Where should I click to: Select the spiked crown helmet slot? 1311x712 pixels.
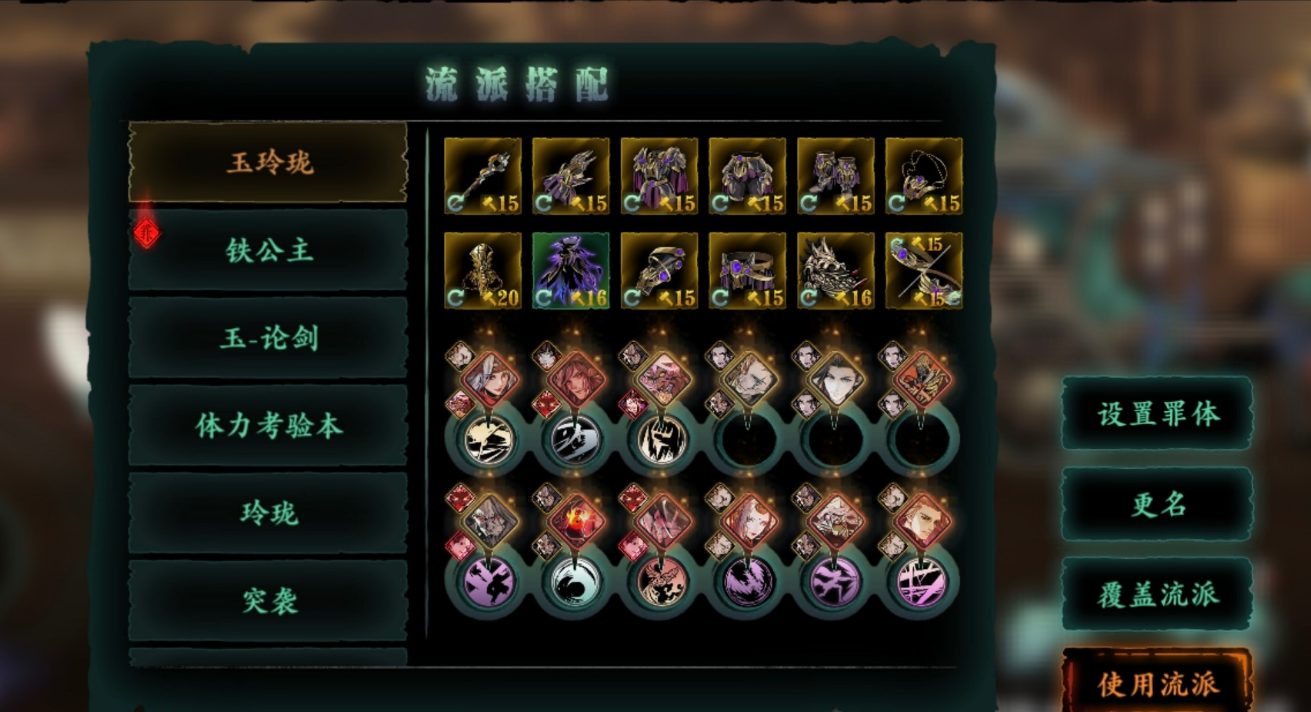(x=835, y=271)
